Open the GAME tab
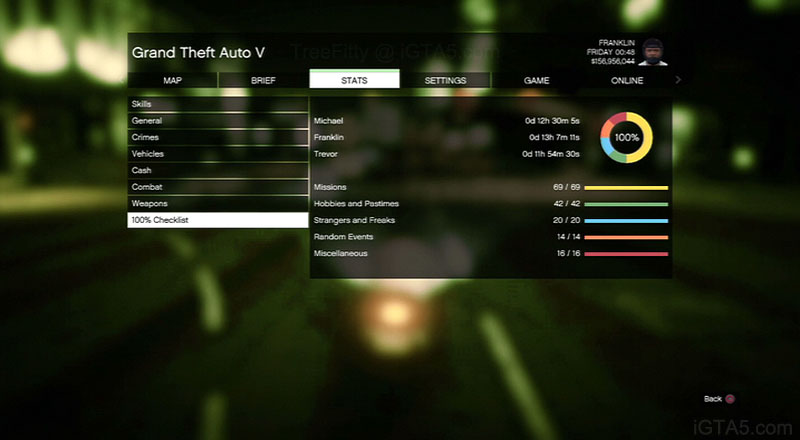 tap(536, 80)
